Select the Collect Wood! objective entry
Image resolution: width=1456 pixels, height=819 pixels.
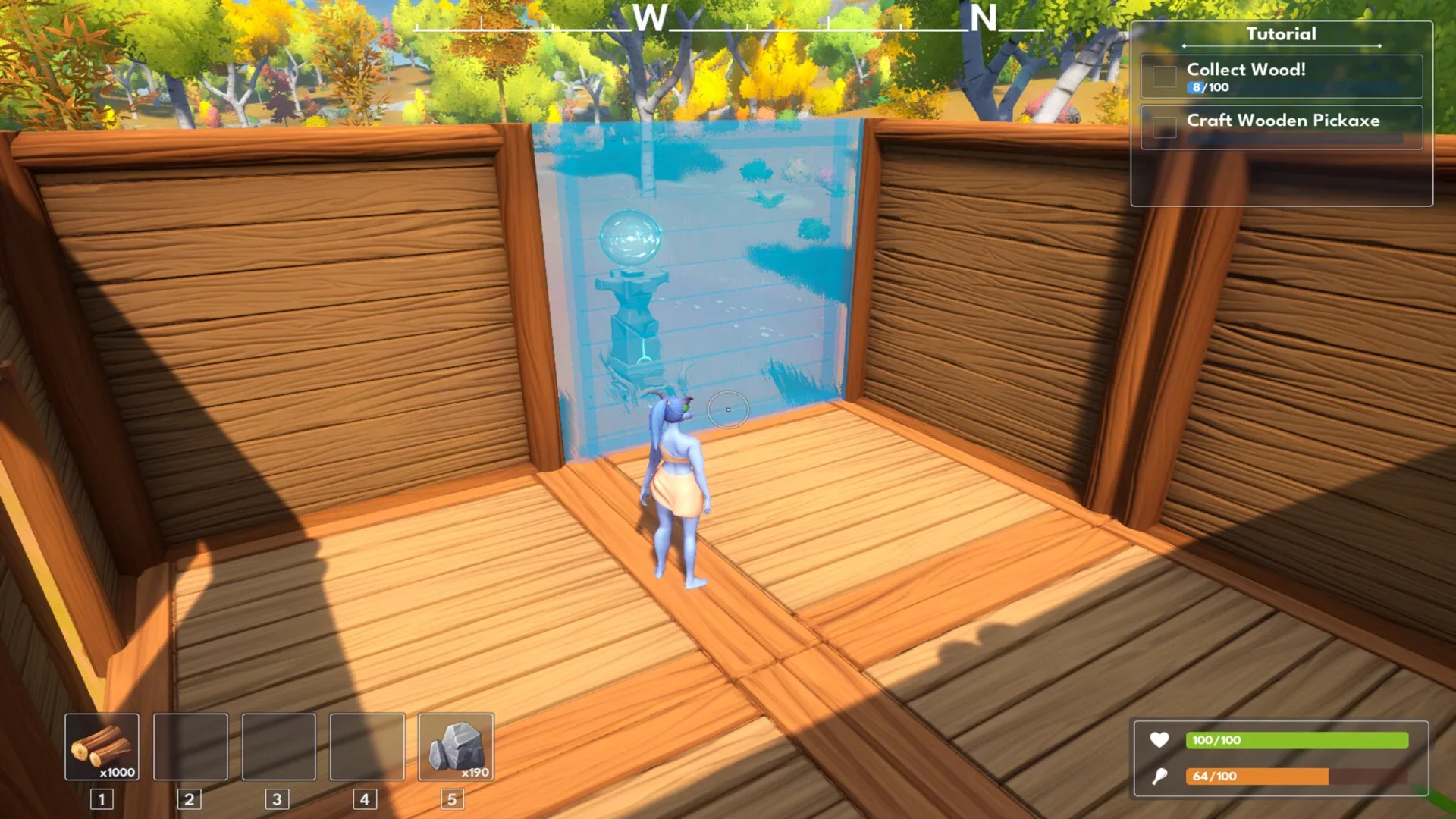(x=1280, y=77)
